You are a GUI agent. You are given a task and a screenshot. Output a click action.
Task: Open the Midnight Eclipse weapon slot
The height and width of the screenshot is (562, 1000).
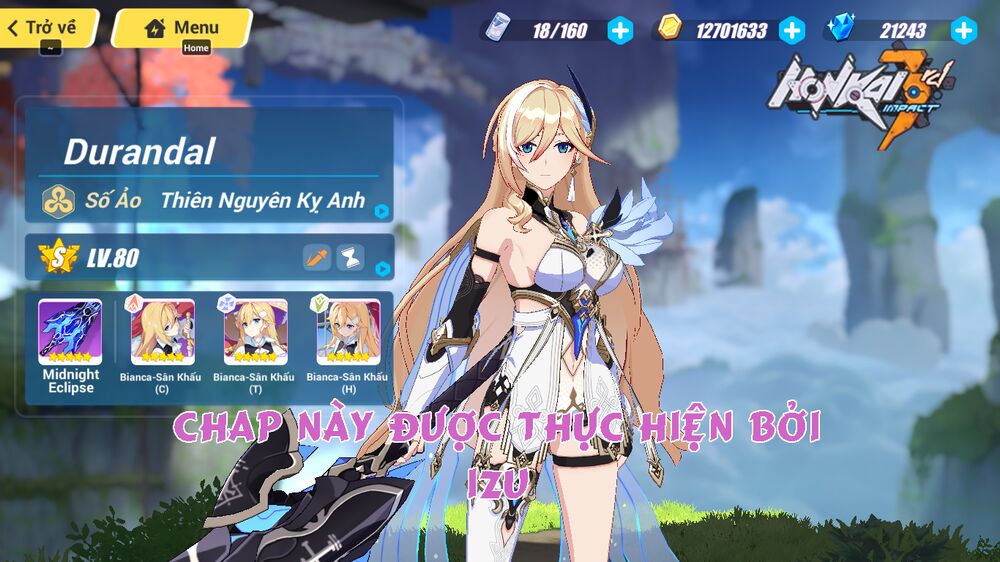tap(70, 333)
